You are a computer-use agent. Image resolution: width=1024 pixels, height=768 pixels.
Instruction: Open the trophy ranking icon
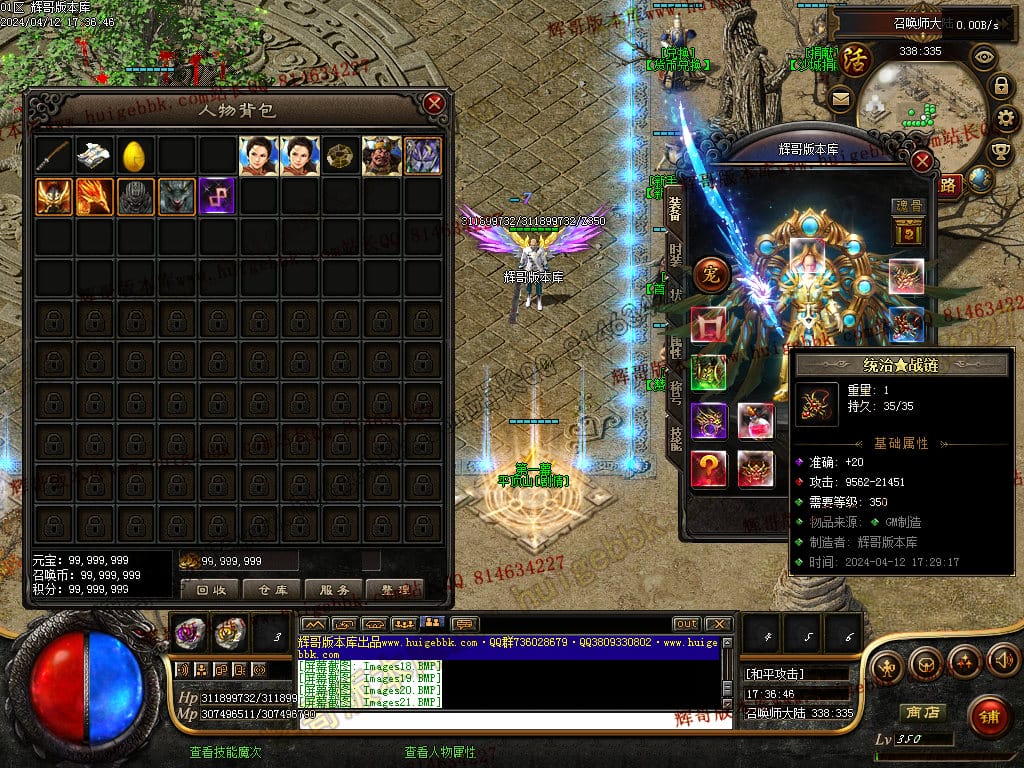click(x=999, y=150)
